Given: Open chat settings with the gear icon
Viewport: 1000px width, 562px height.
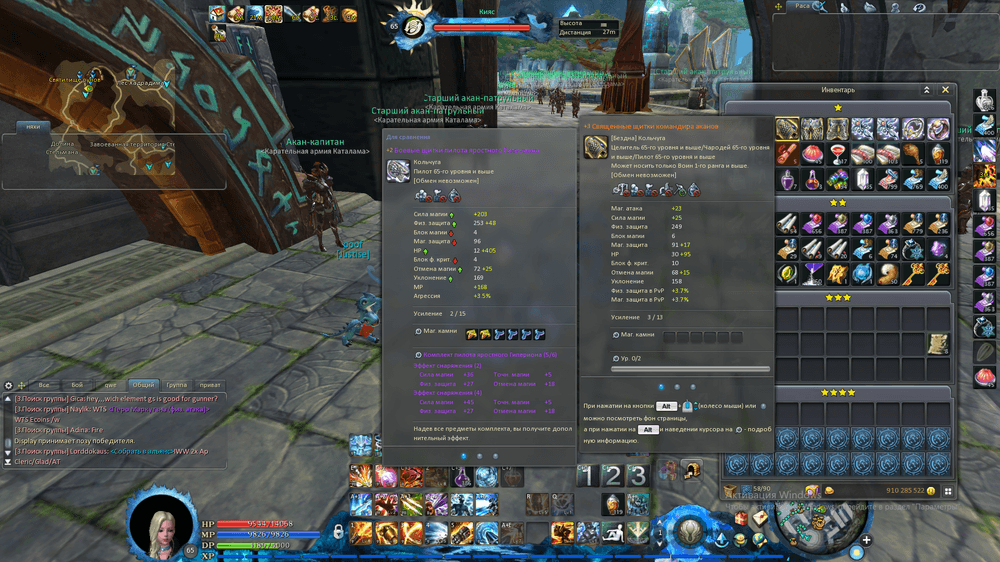Looking at the screenshot, I should click(9, 385).
